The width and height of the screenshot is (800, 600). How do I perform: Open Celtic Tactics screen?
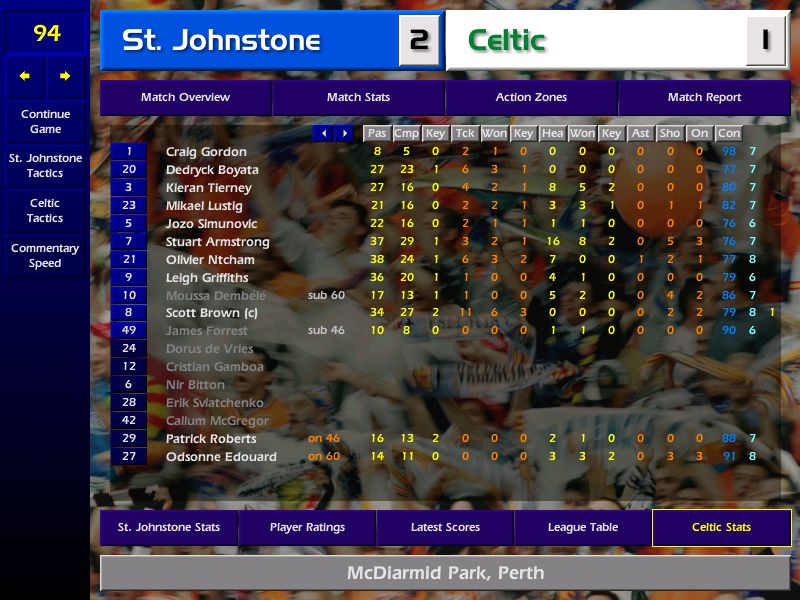click(x=45, y=210)
